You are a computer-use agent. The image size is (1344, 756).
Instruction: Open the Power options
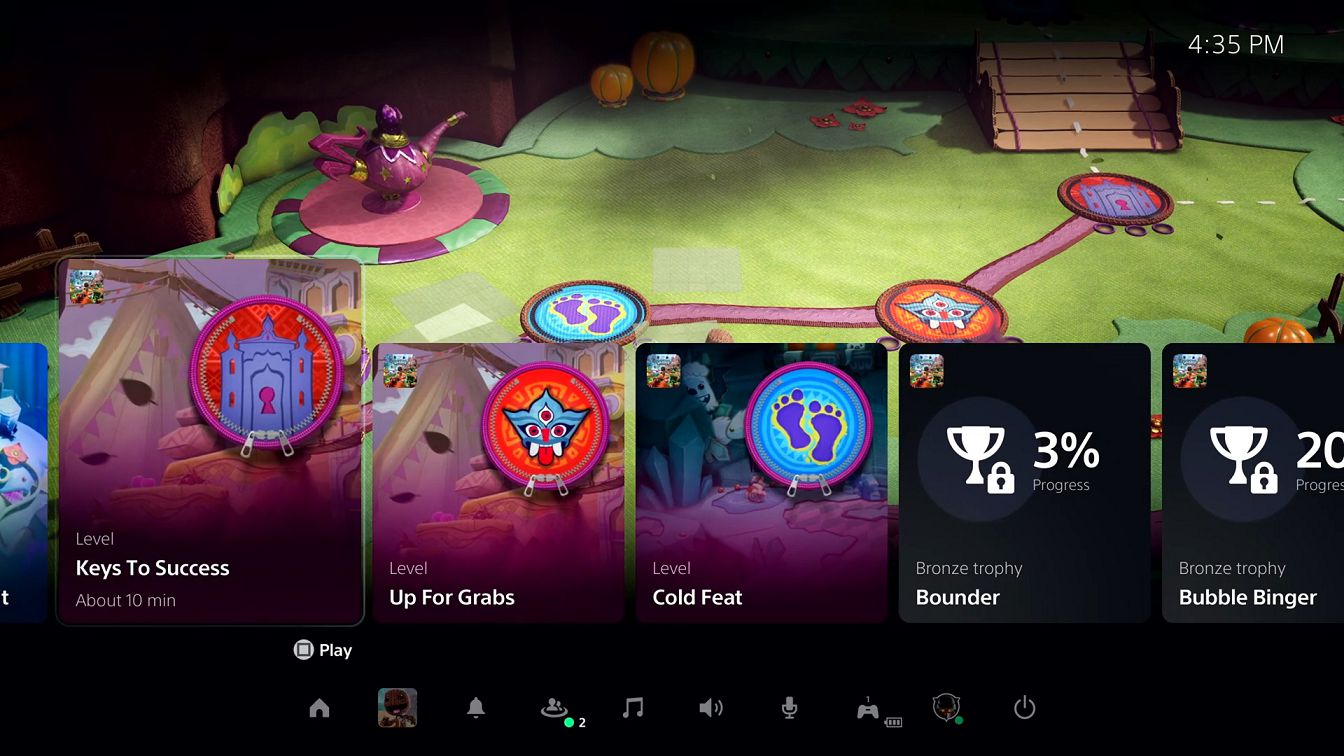1024,708
